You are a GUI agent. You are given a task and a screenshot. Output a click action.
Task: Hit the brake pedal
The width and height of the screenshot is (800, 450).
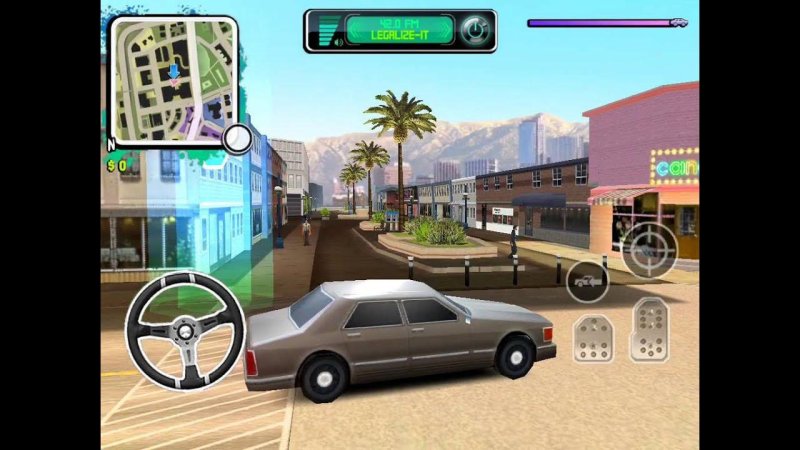[x=592, y=339]
